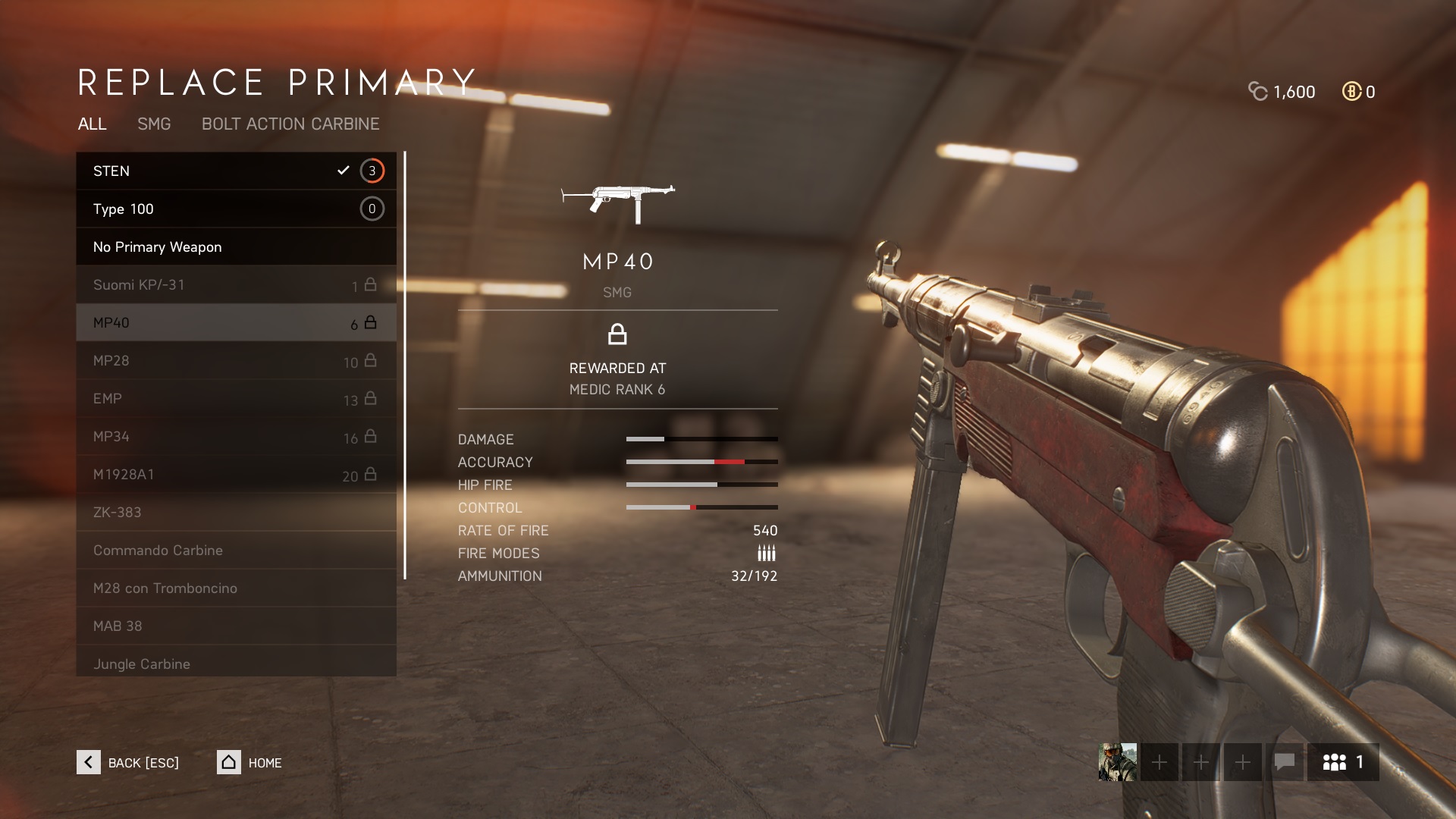Choose the STEN from the weapon list

click(x=236, y=171)
